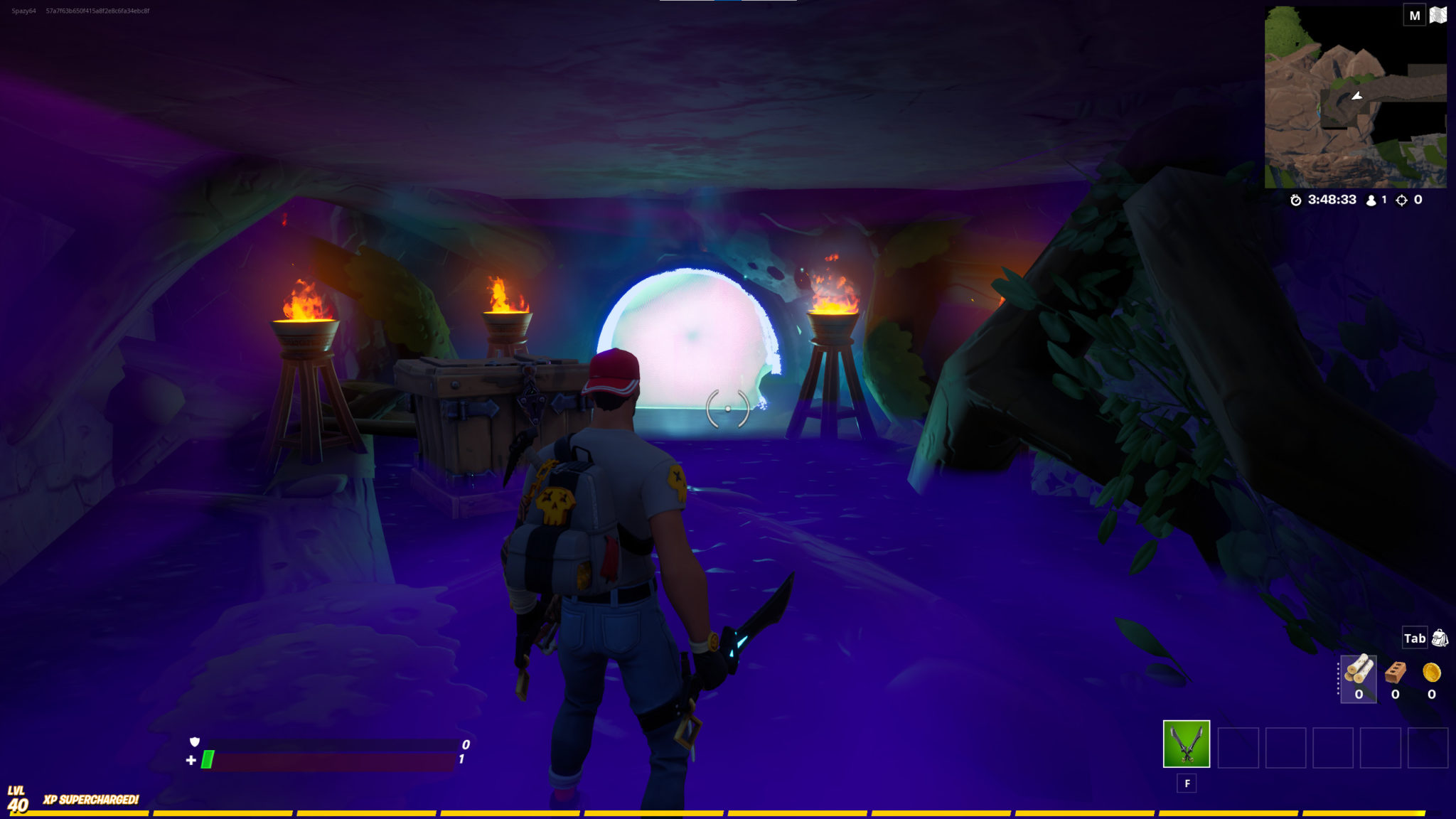This screenshot has width=1456, height=819.
Task: Select the wood material icon
Action: [1359, 670]
